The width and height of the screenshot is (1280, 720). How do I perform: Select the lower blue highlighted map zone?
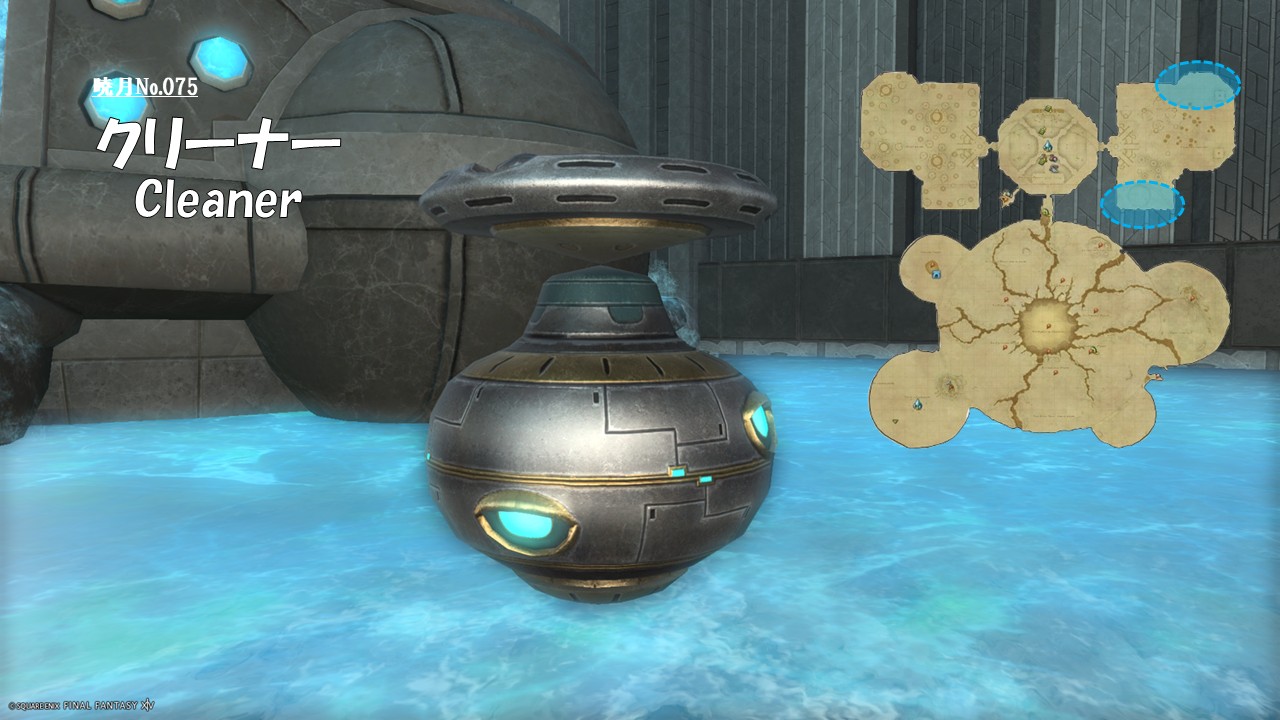[x=1142, y=204]
